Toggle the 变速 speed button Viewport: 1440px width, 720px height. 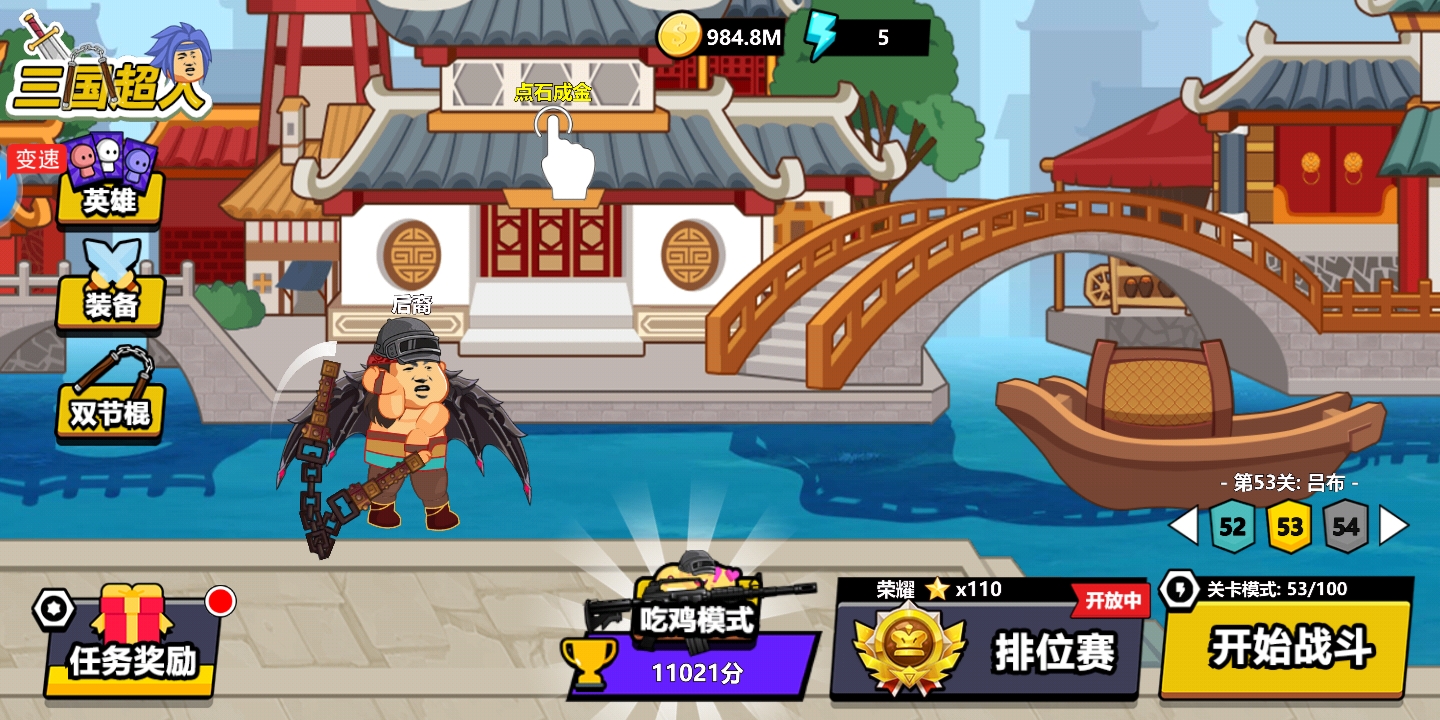tap(38, 160)
